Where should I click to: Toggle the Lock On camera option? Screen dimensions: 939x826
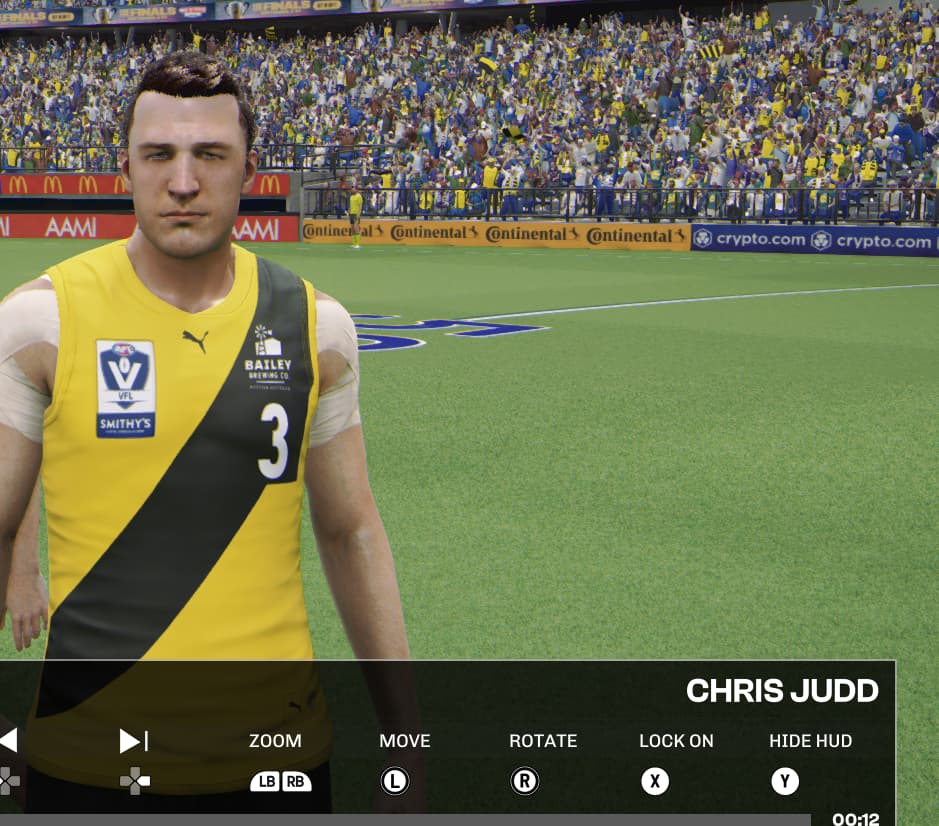pos(676,741)
